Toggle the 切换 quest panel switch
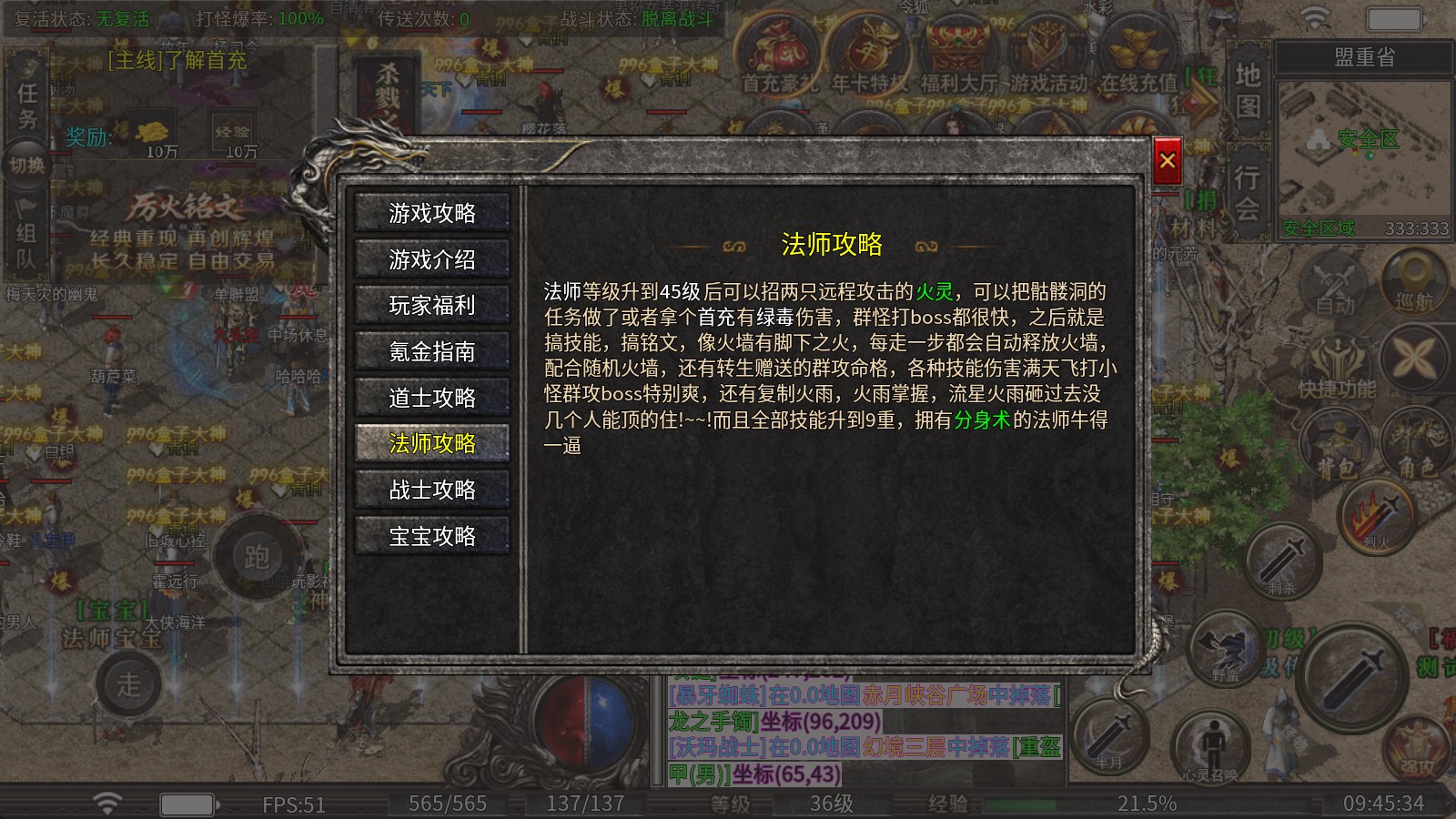 (27, 162)
